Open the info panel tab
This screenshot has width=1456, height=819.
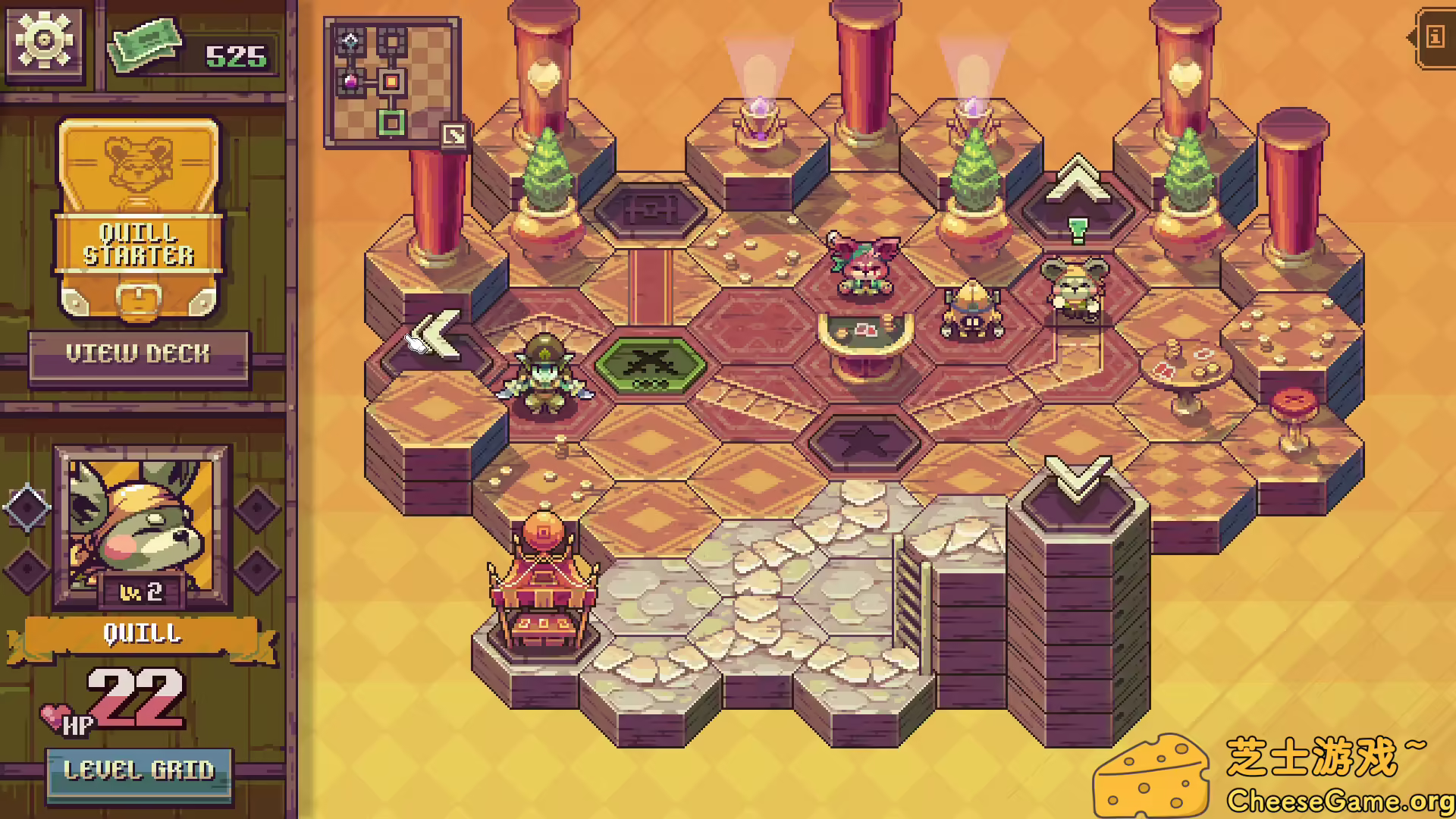coord(1435,36)
